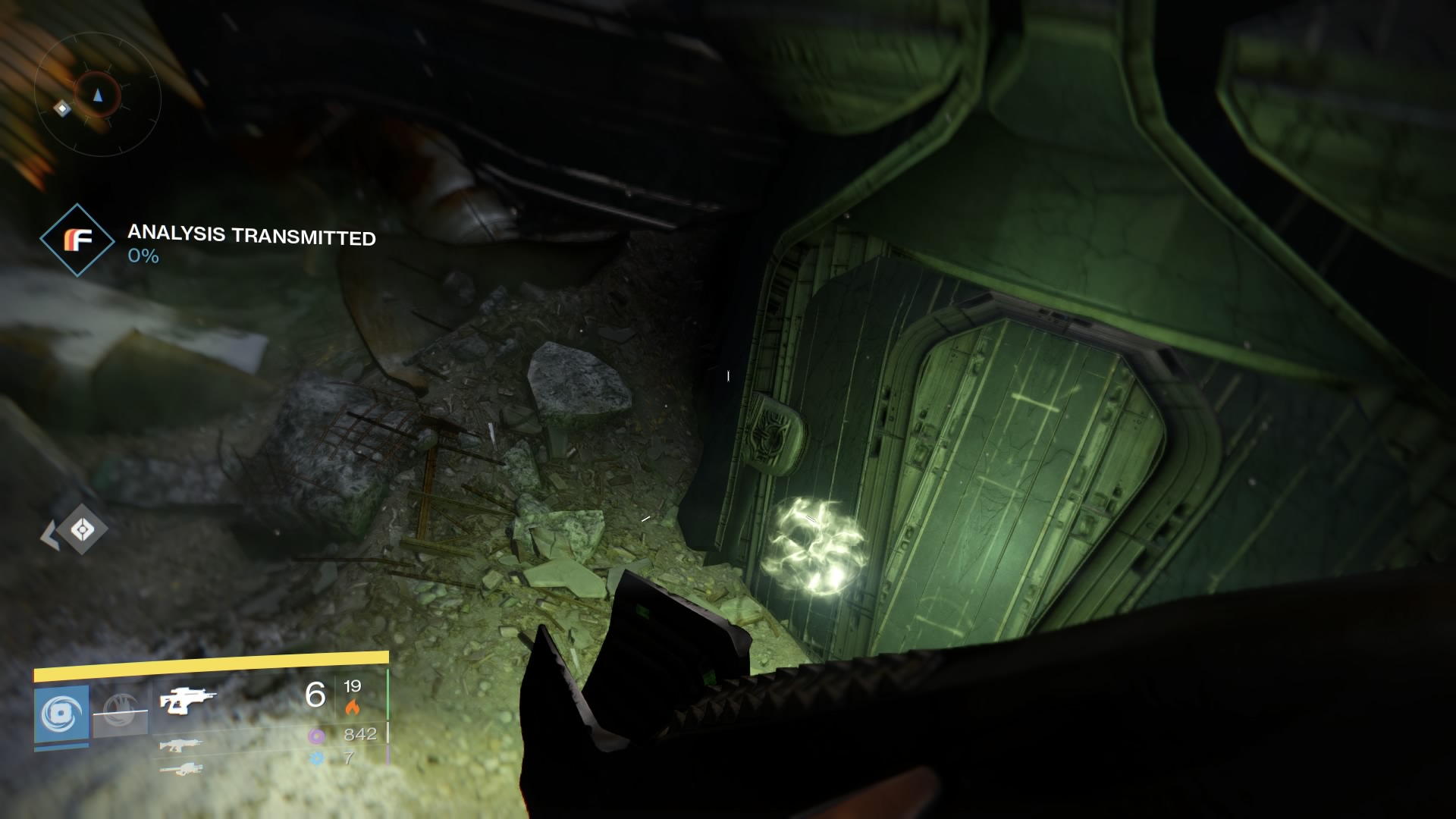
Task: Switch to the heavy weapon icon
Action: (x=181, y=769)
